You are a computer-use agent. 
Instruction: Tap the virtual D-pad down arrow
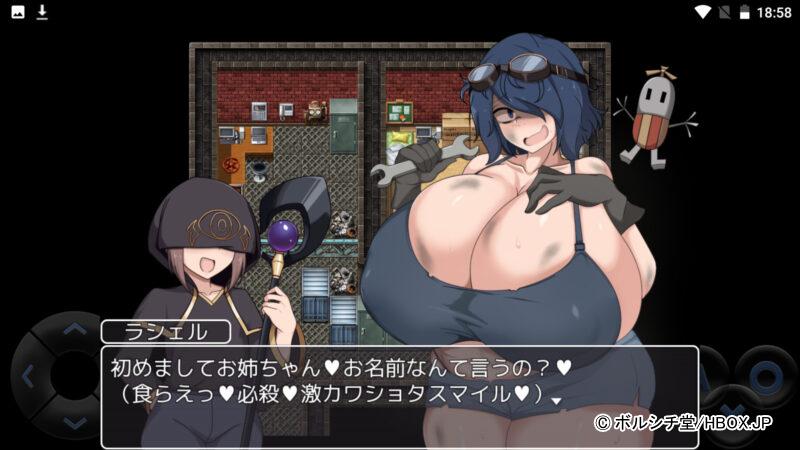click(74, 424)
